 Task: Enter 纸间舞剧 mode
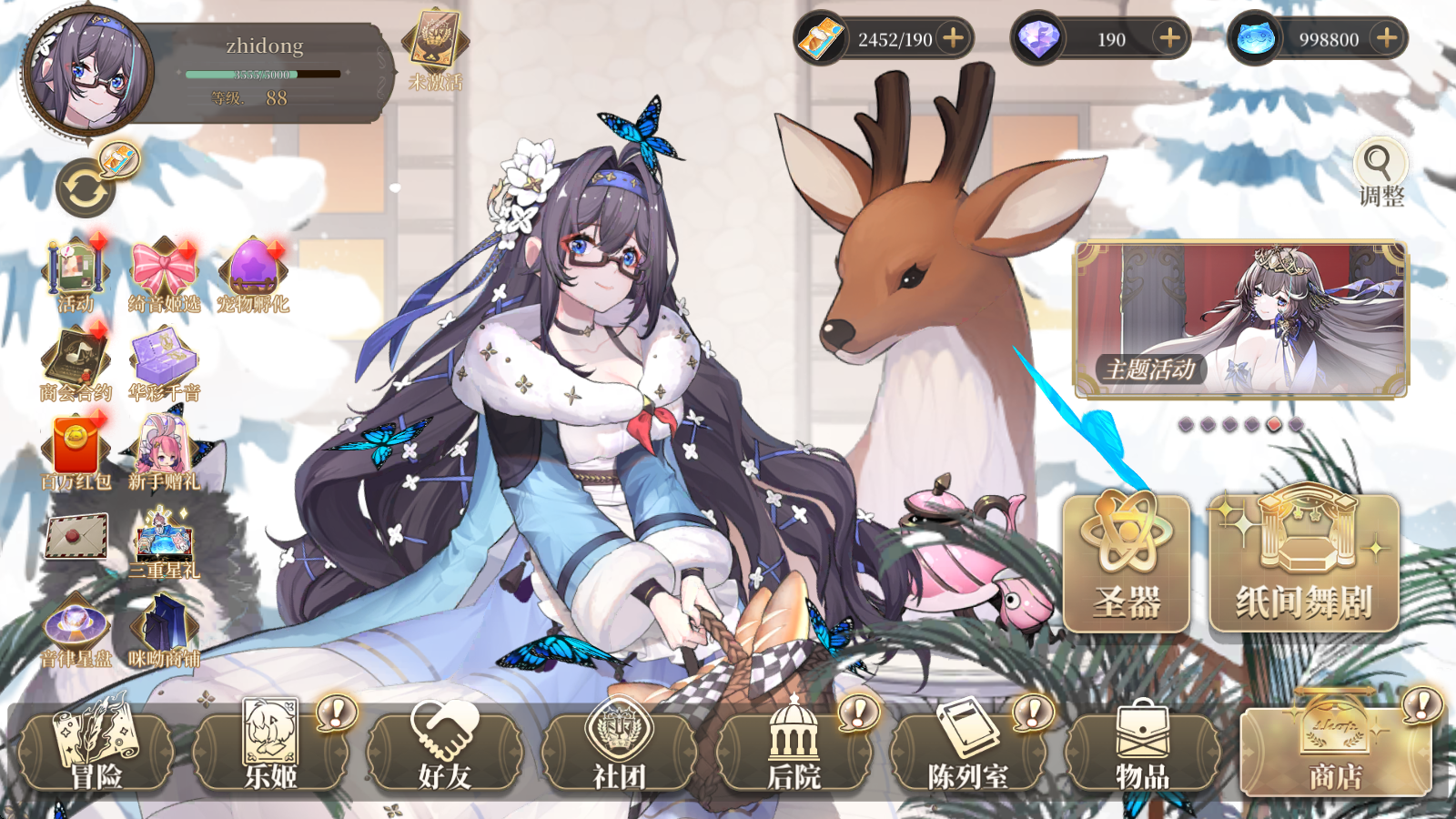pyautogui.click(x=1303, y=563)
